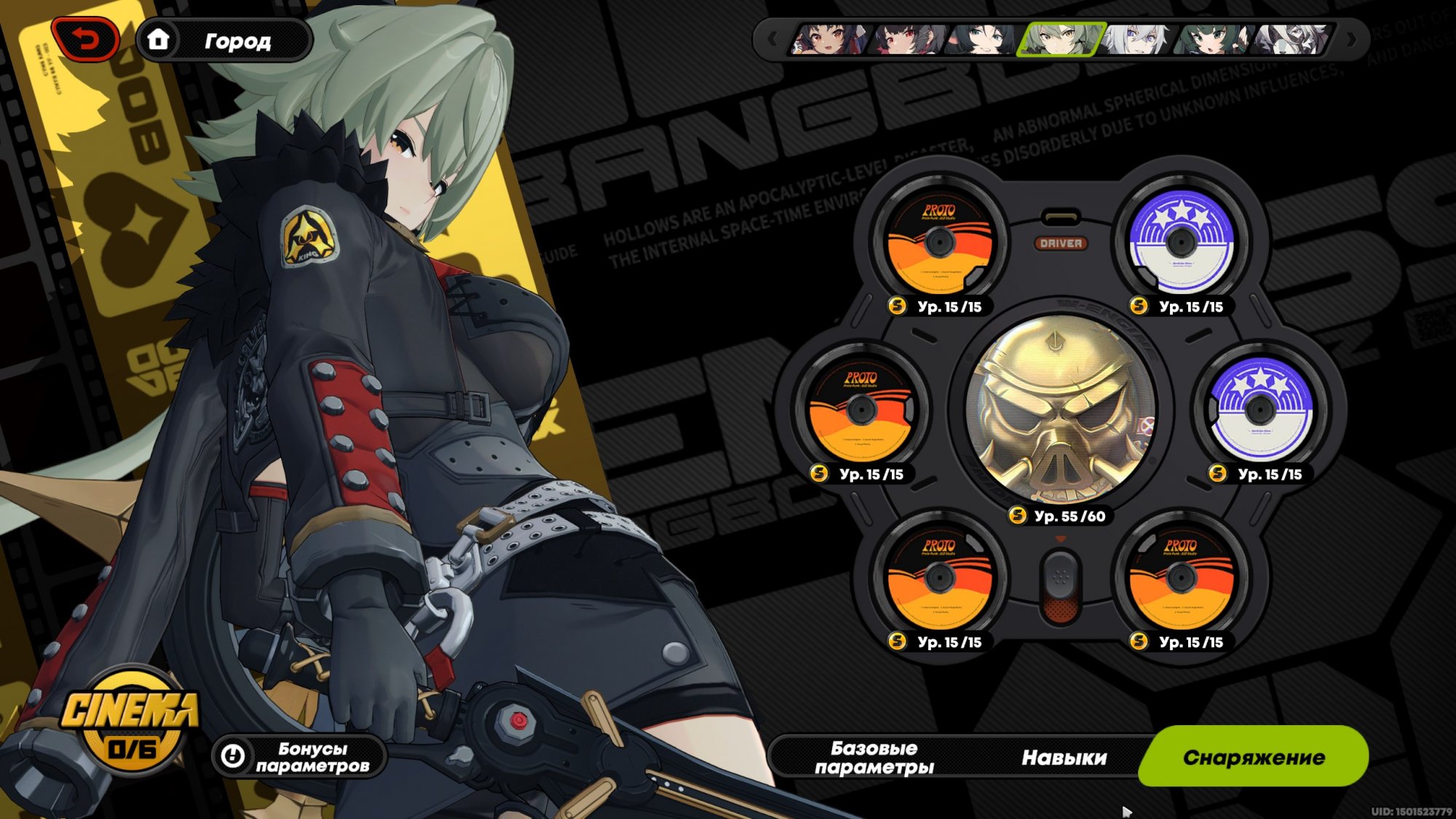
Task: Click the highlighted Caesar portrait
Action: 1060,39
